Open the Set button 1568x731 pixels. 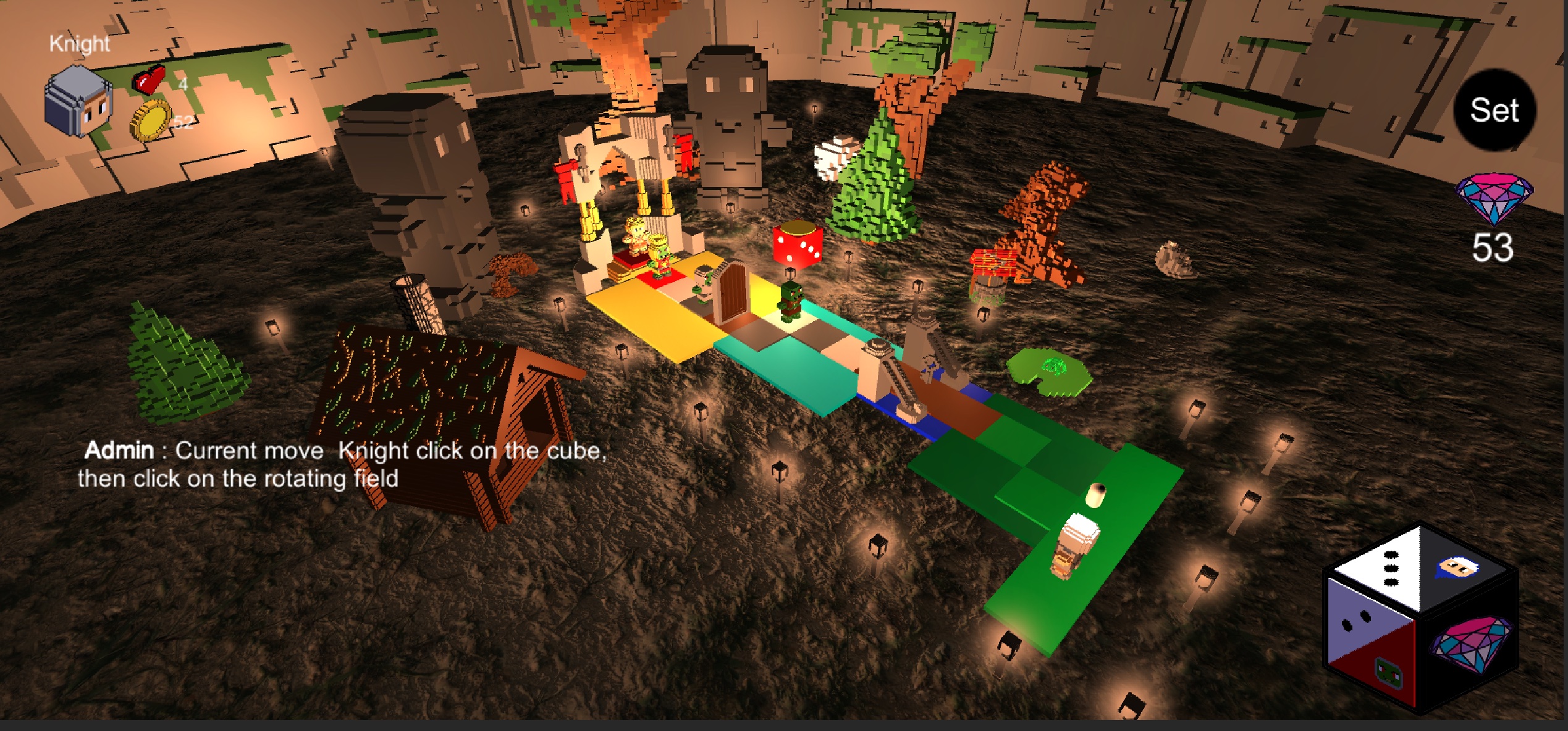click(x=1494, y=111)
